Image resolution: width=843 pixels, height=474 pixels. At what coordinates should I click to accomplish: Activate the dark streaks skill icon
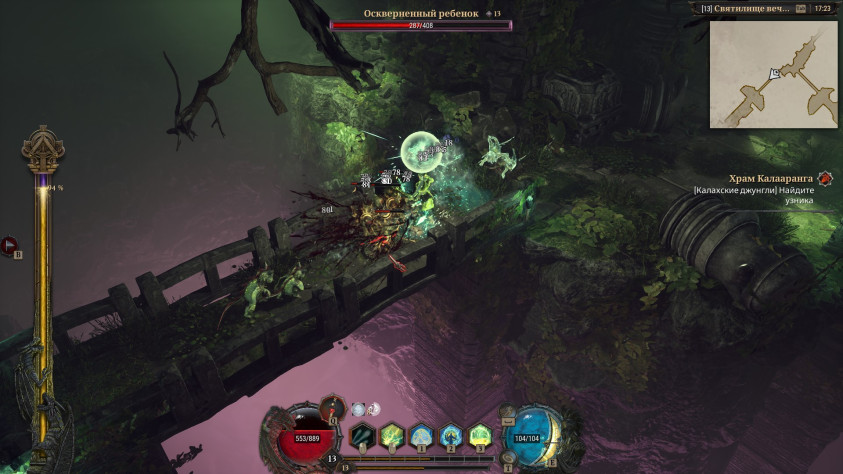(x=362, y=434)
